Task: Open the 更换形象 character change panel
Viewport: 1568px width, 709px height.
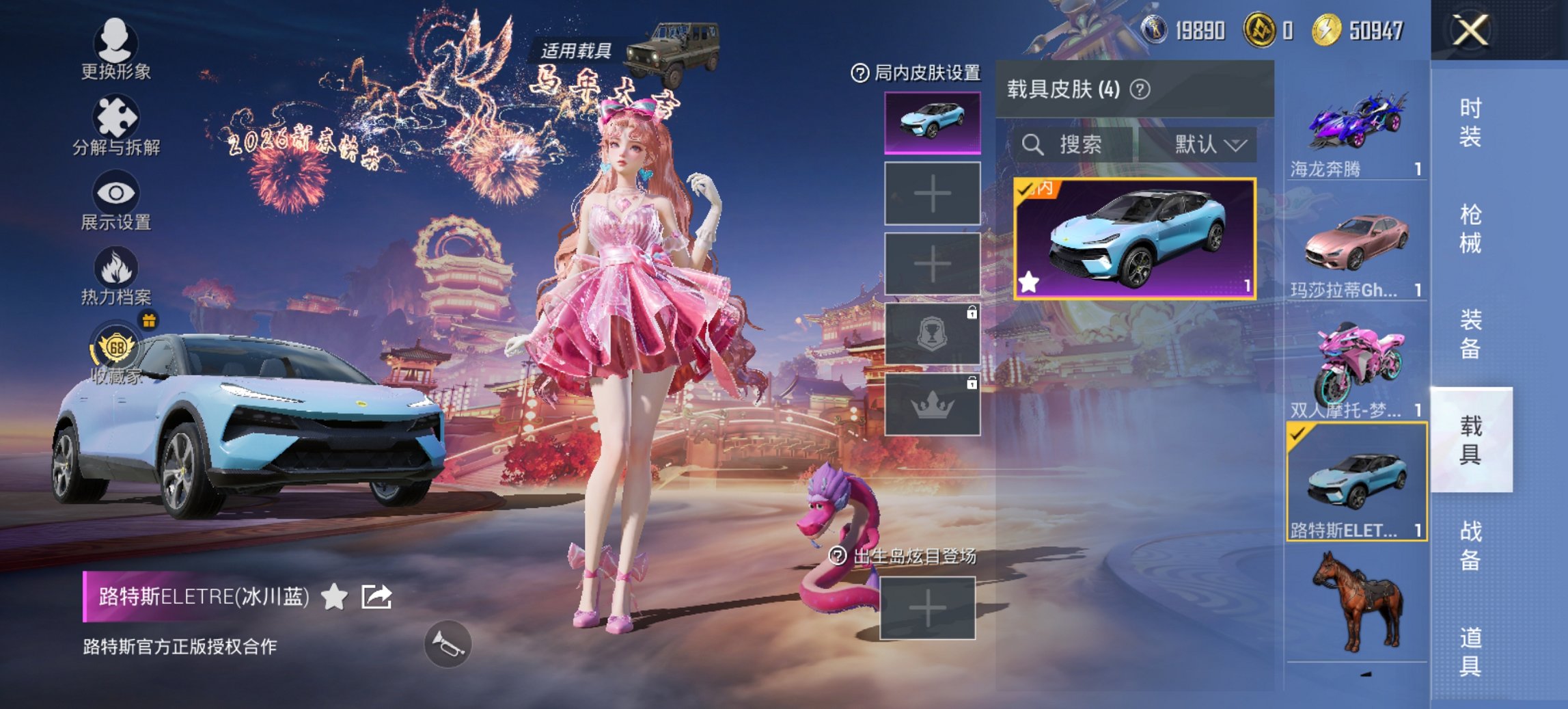Action: point(115,43)
